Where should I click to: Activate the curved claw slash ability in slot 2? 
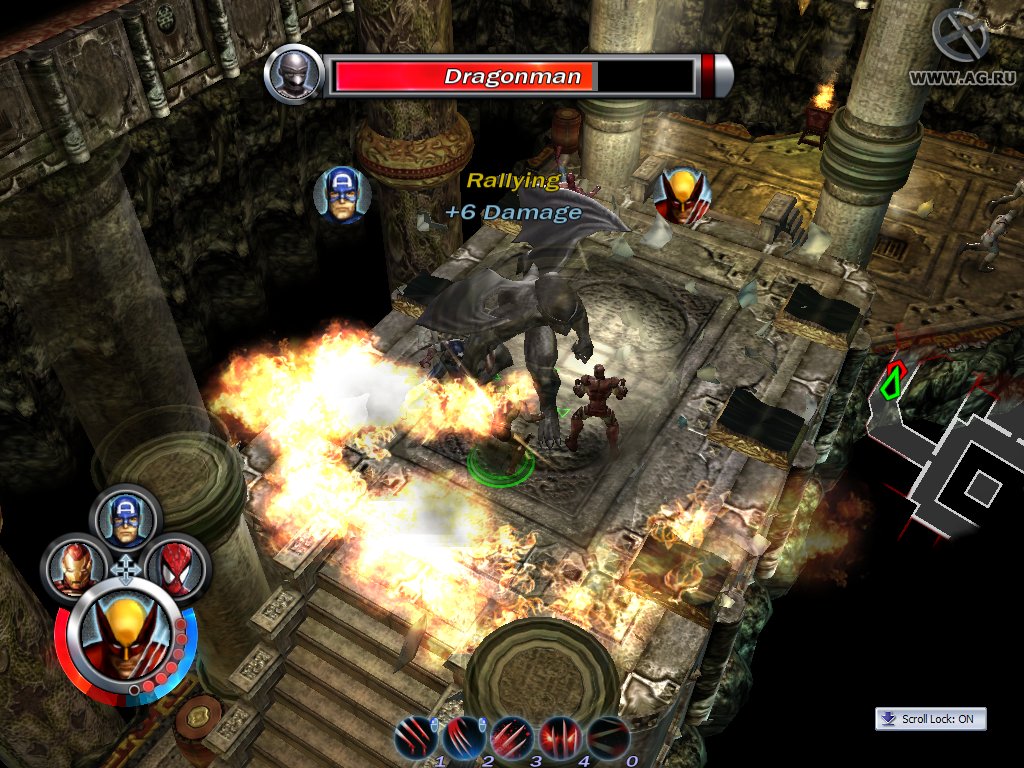click(x=463, y=738)
